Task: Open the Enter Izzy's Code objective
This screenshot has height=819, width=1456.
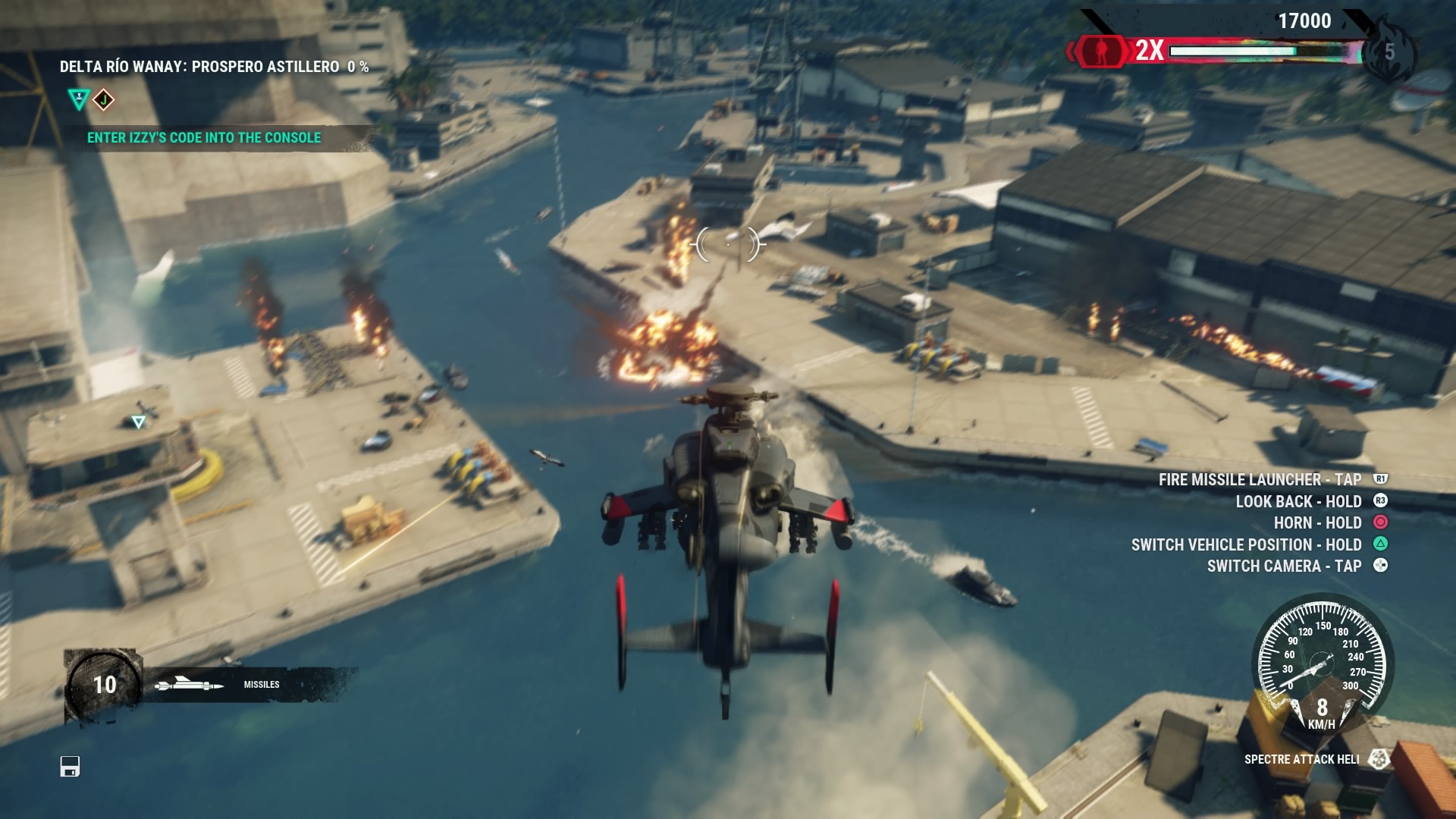Action: click(x=204, y=138)
